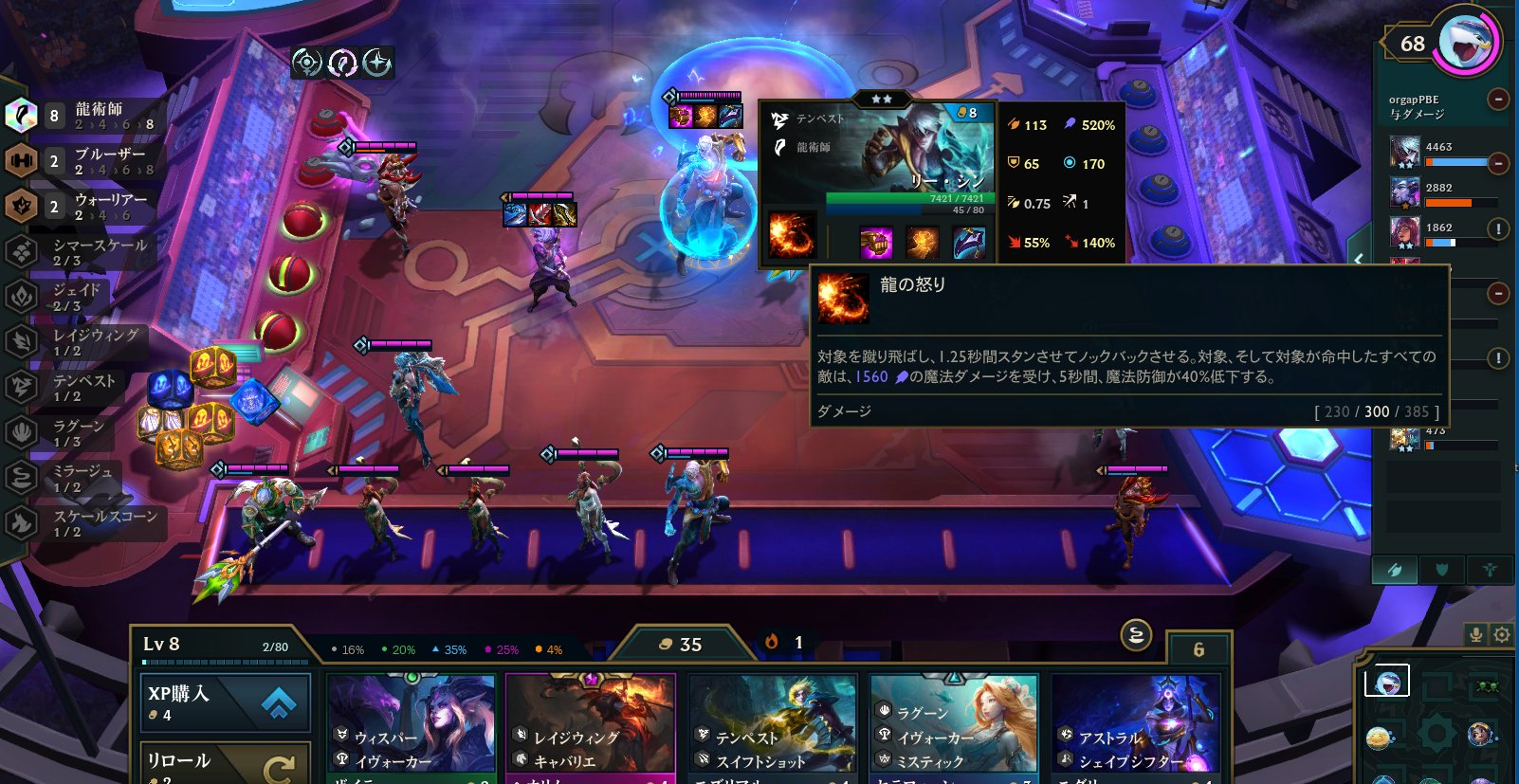Click the voice chat microphone icon
Viewport: 1519px width, 784px height.
click(x=1476, y=635)
